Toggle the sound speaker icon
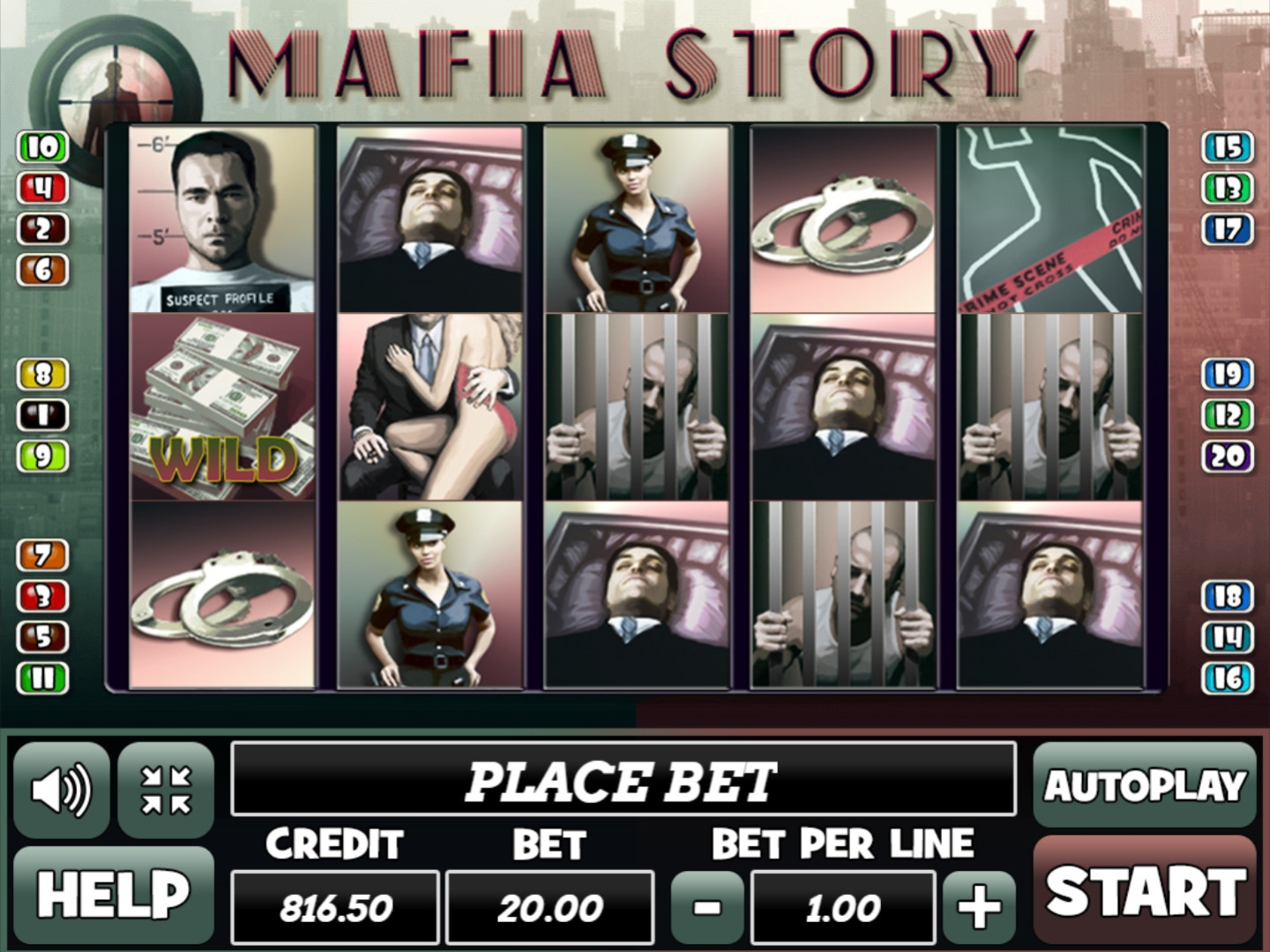 (61, 789)
